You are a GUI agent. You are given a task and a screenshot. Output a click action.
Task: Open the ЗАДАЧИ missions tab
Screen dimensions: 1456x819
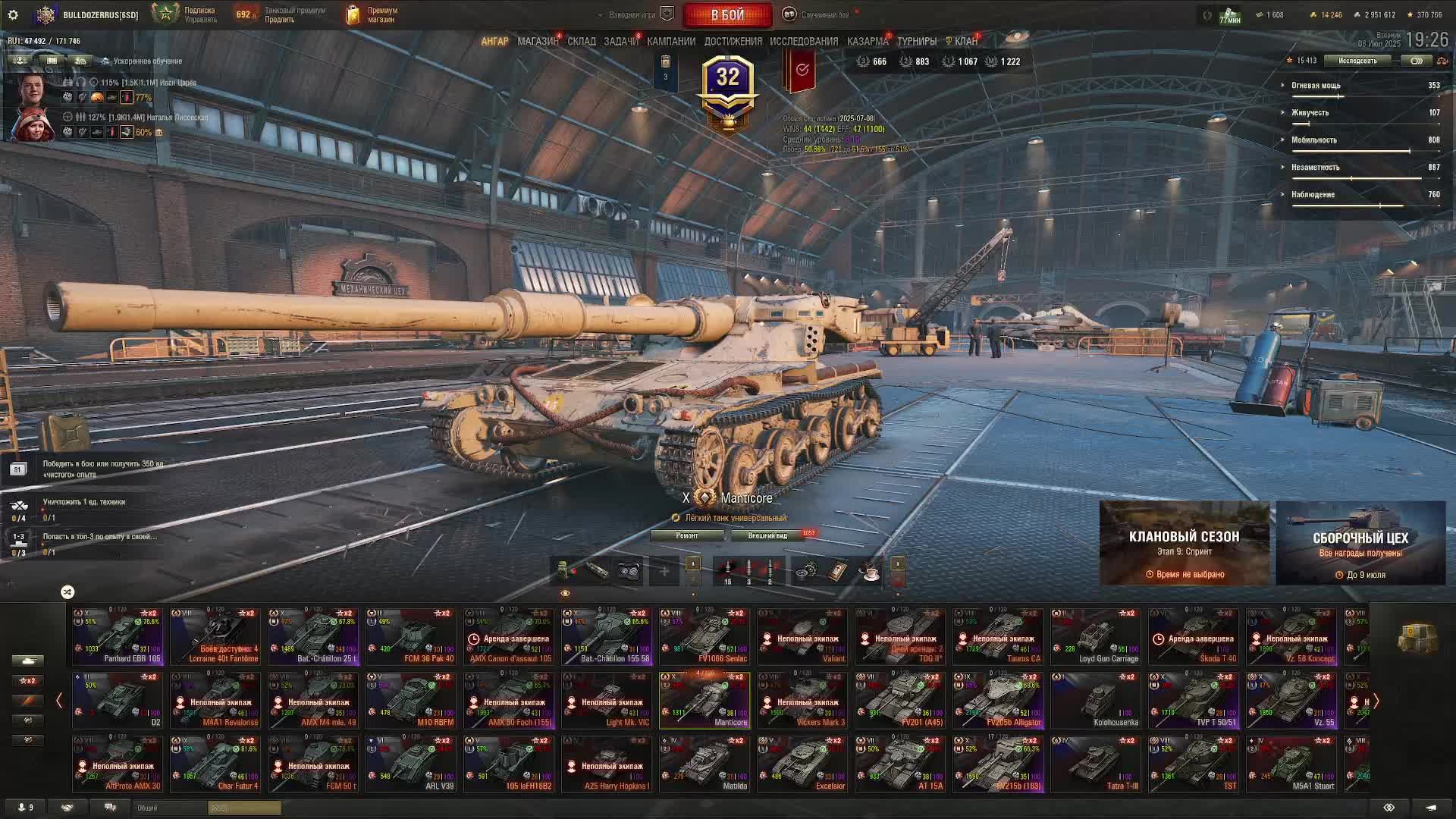coord(620,42)
